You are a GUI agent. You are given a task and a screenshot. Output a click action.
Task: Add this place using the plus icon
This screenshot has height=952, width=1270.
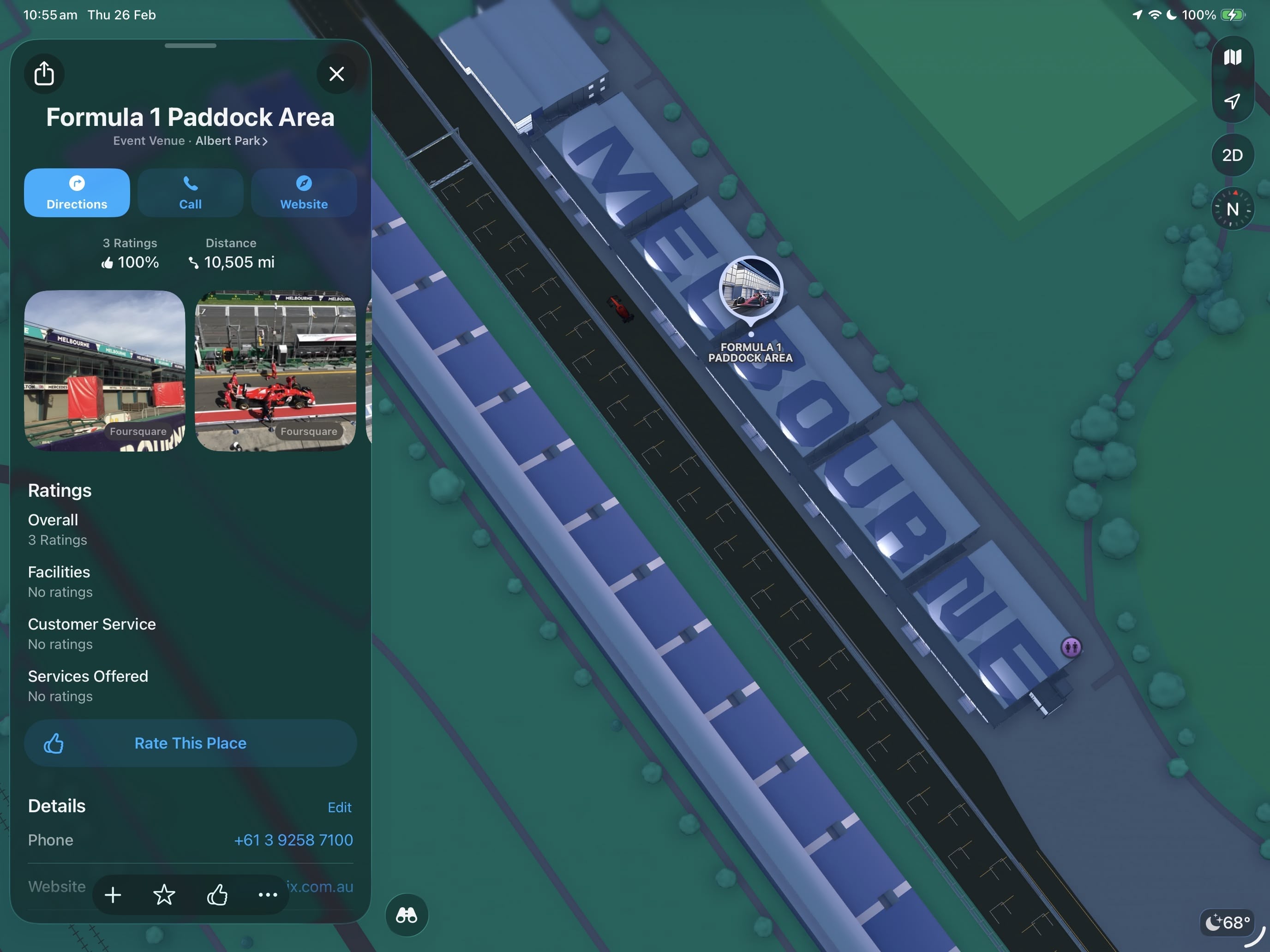pos(113,895)
